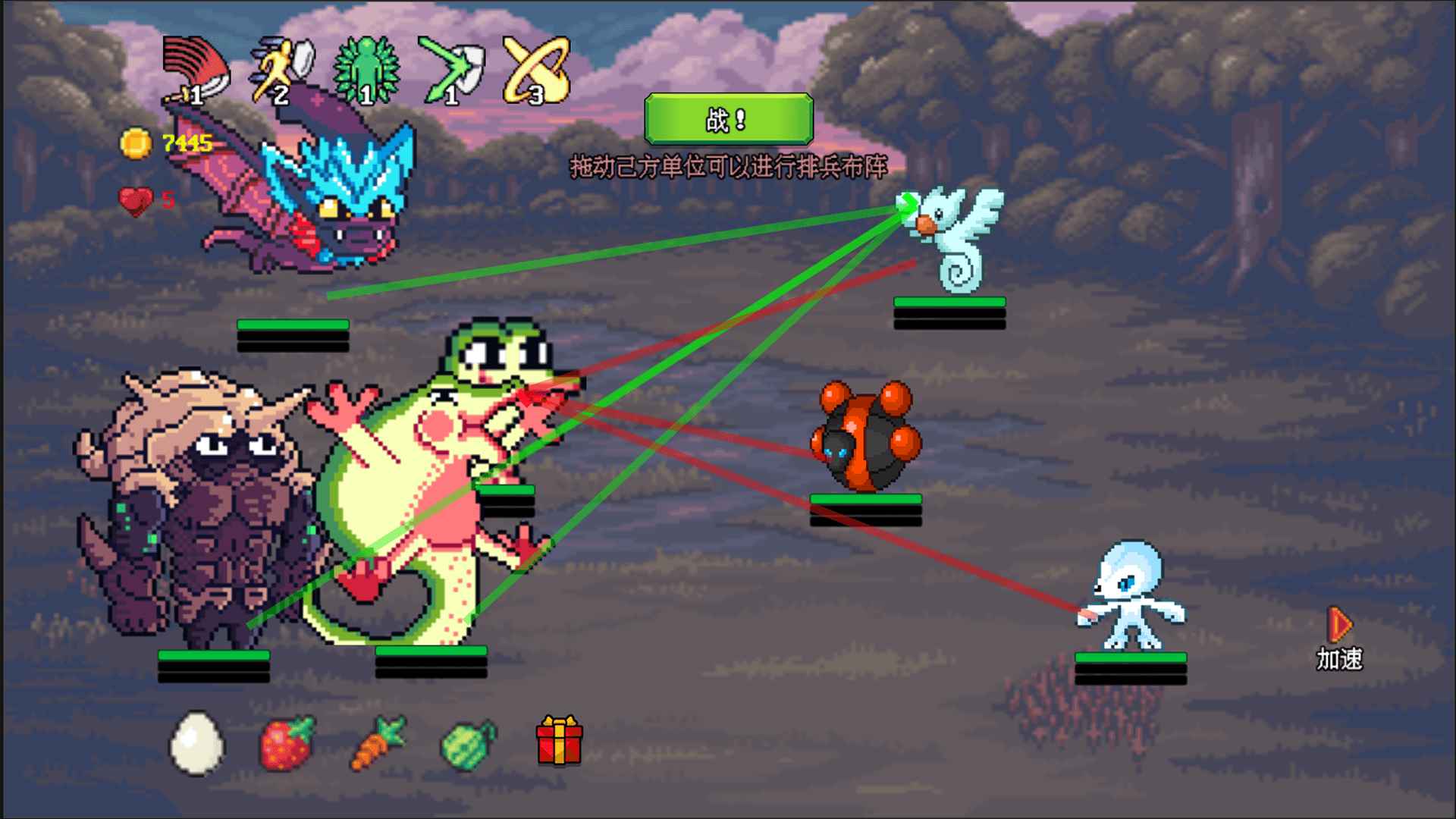Start the battle with the green 战! button

728,119
